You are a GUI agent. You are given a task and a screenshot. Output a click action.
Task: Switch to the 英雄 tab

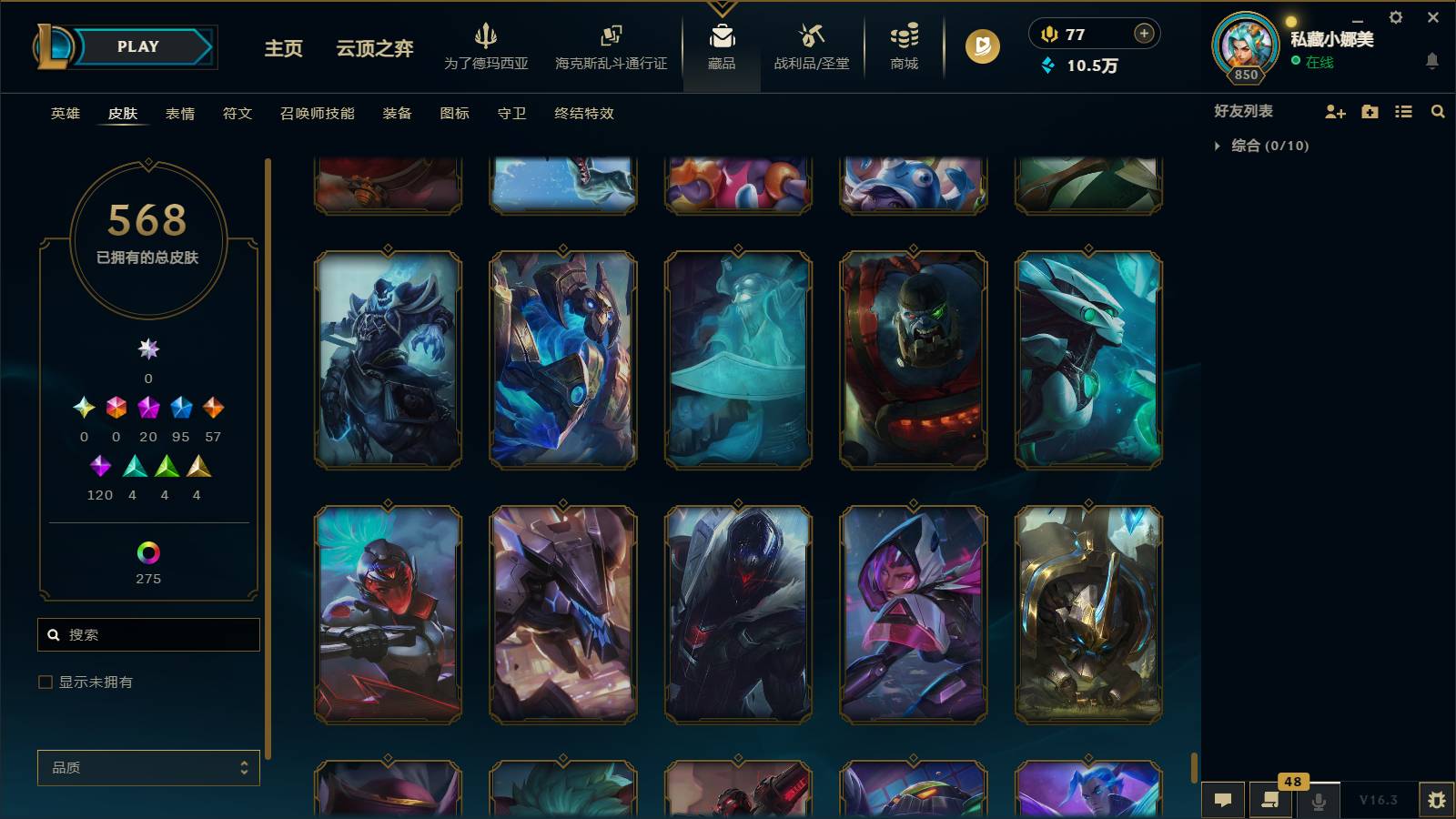point(64,114)
